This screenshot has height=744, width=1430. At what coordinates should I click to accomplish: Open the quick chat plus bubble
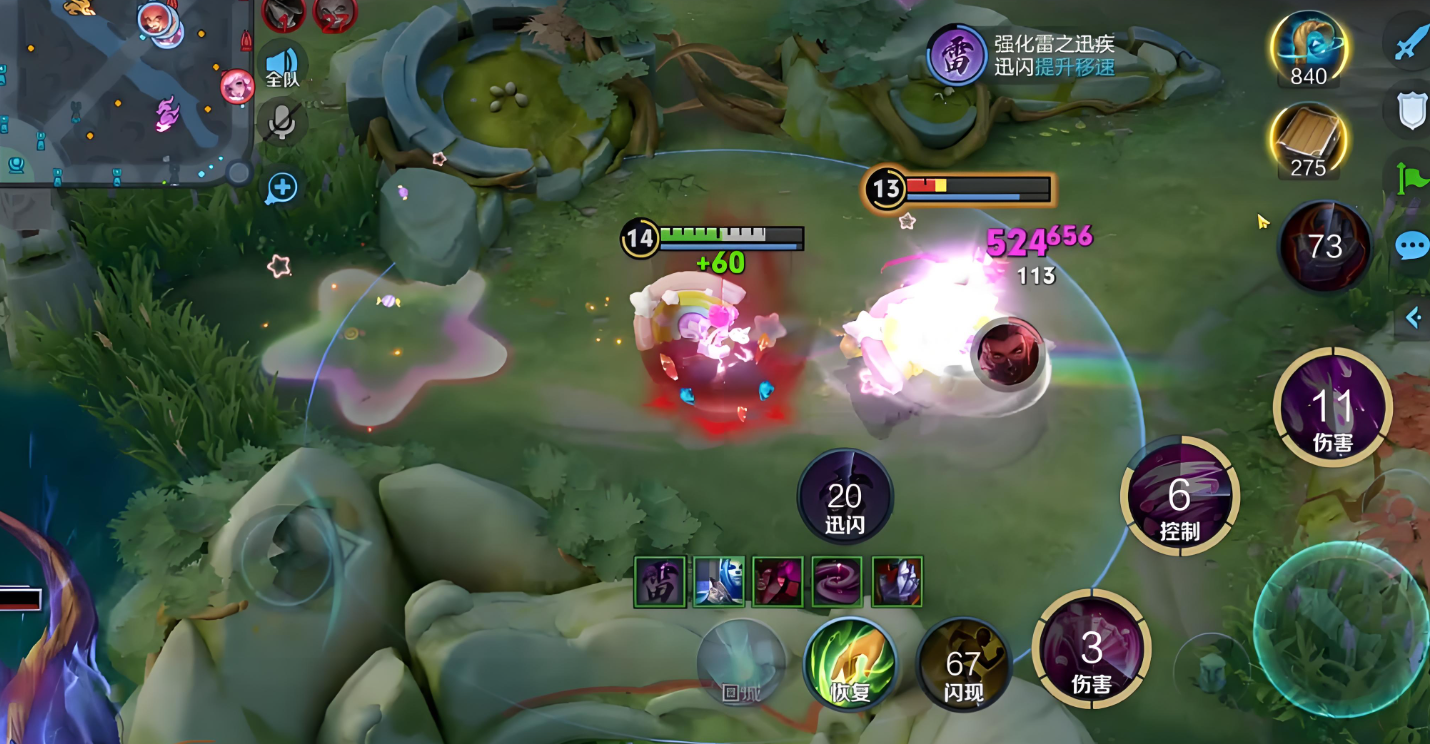pos(282,187)
